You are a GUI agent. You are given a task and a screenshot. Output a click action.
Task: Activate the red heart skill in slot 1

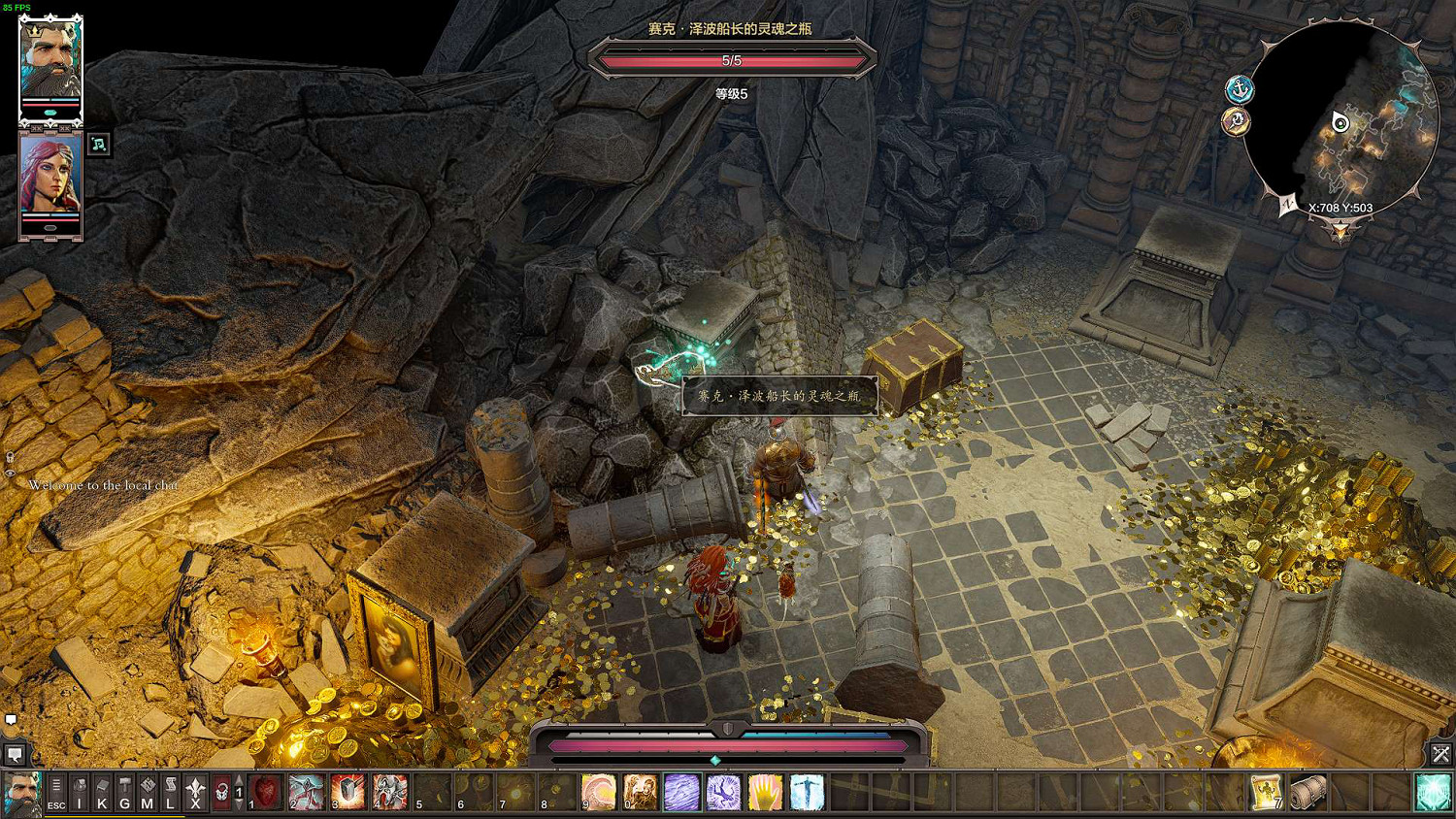[x=265, y=792]
